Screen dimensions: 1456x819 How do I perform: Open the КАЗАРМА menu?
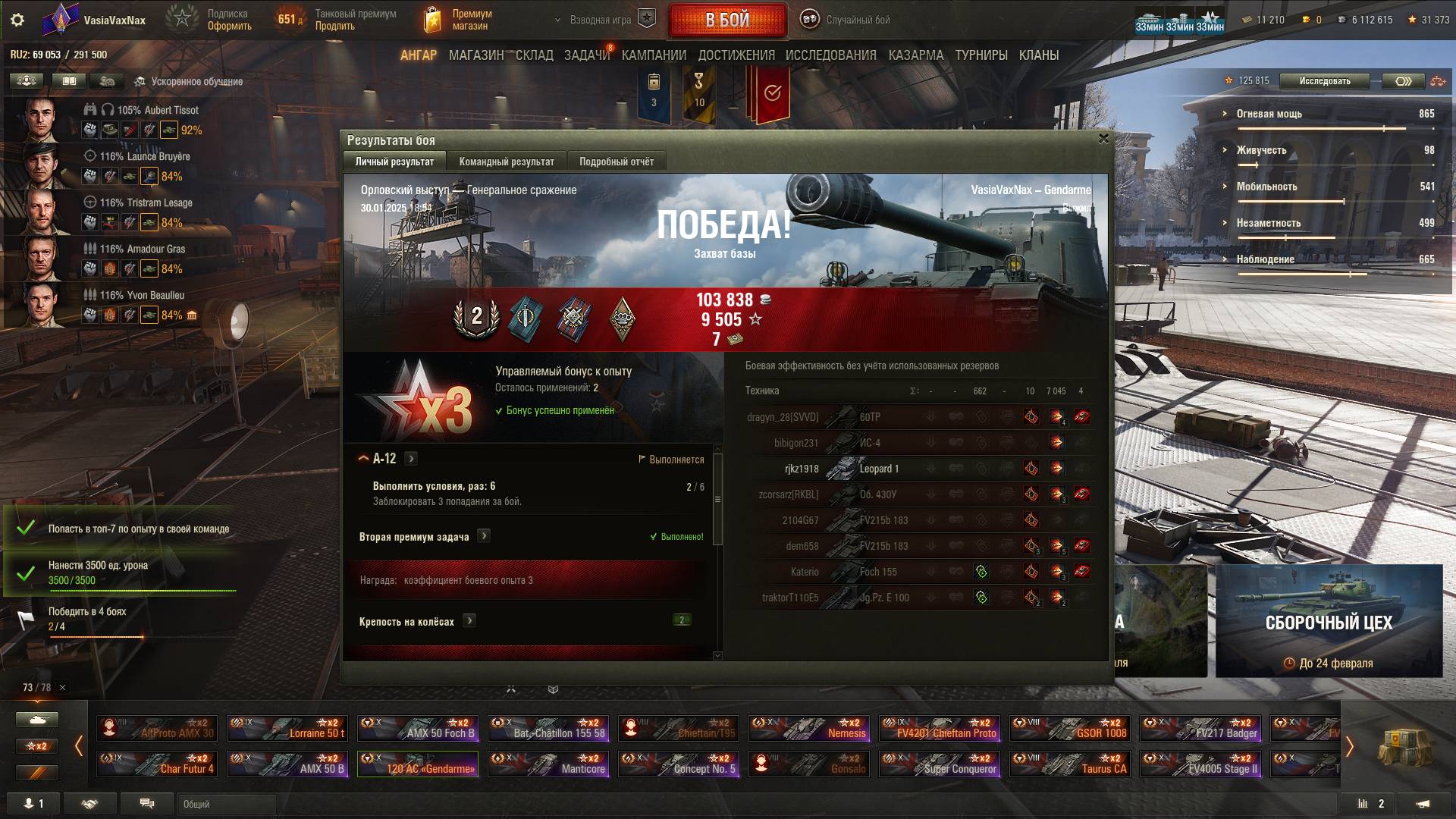click(915, 55)
